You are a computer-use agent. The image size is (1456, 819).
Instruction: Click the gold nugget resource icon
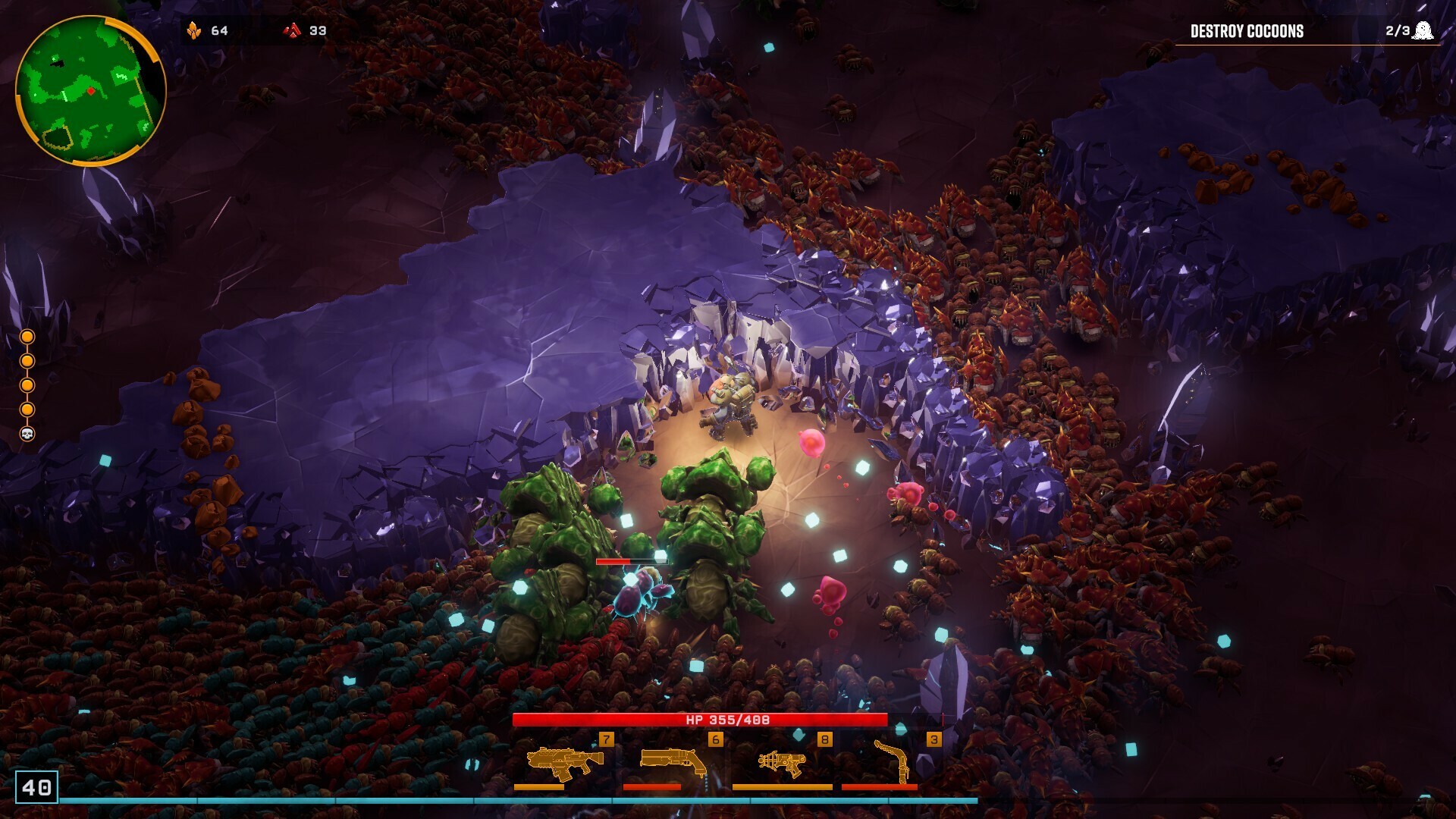pyautogui.click(x=196, y=31)
